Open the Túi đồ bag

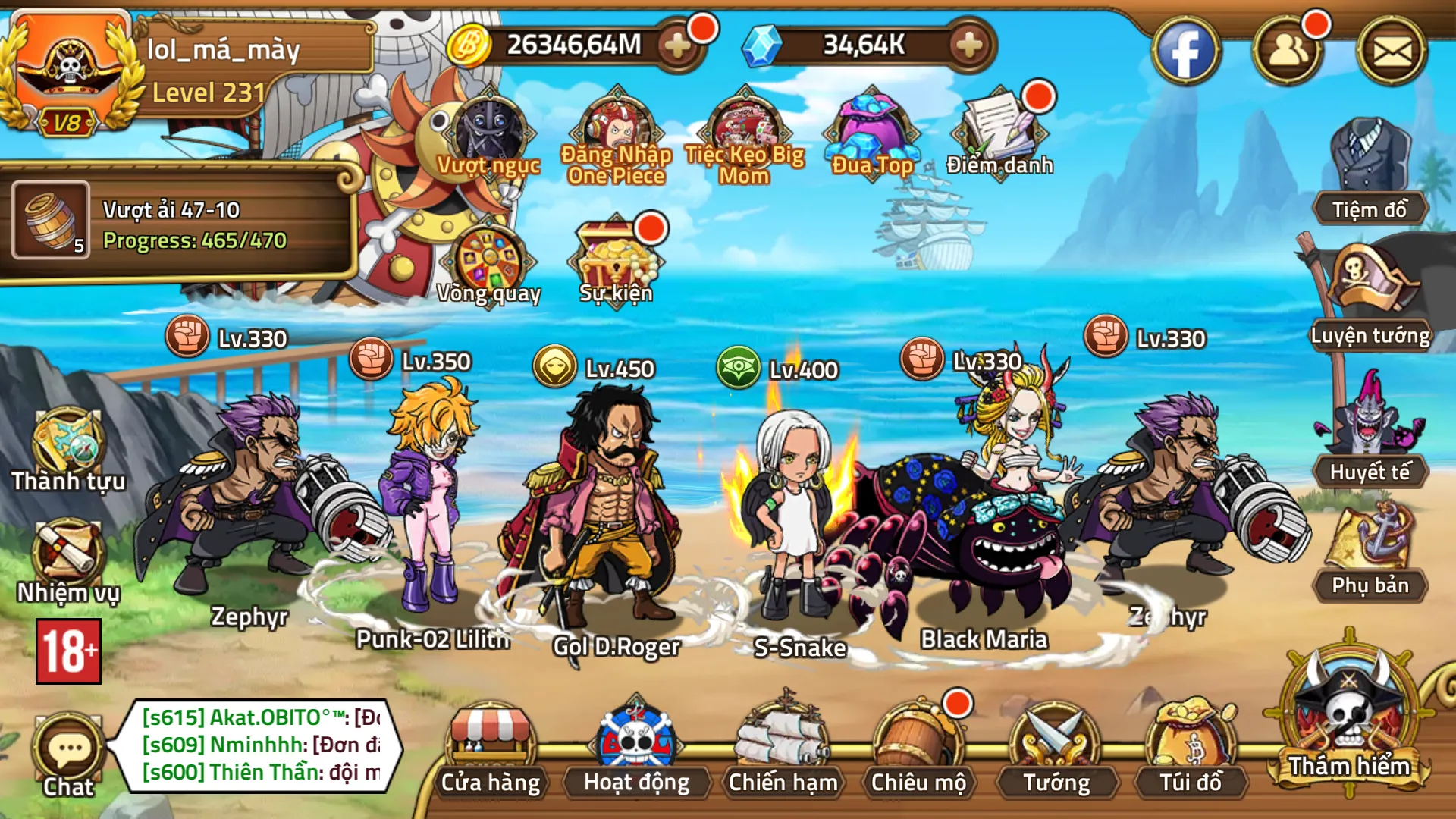pyautogui.click(x=1191, y=749)
